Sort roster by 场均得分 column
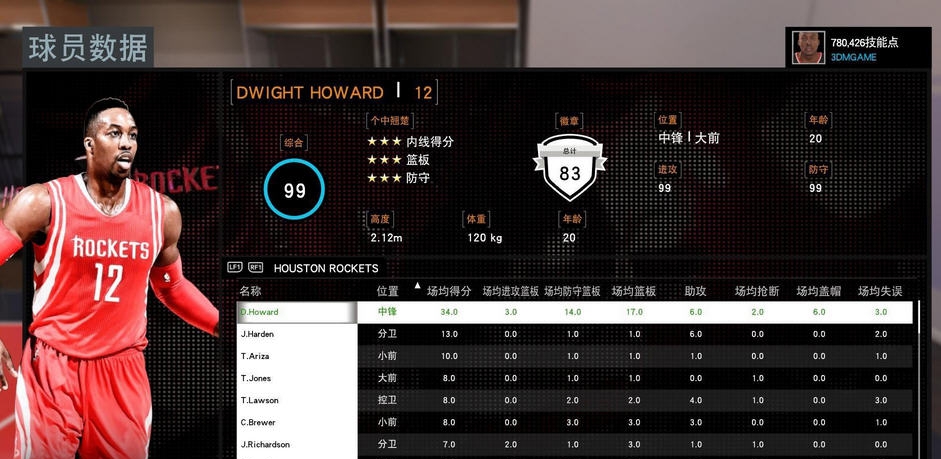This screenshot has width=941, height=459. point(449,291)
